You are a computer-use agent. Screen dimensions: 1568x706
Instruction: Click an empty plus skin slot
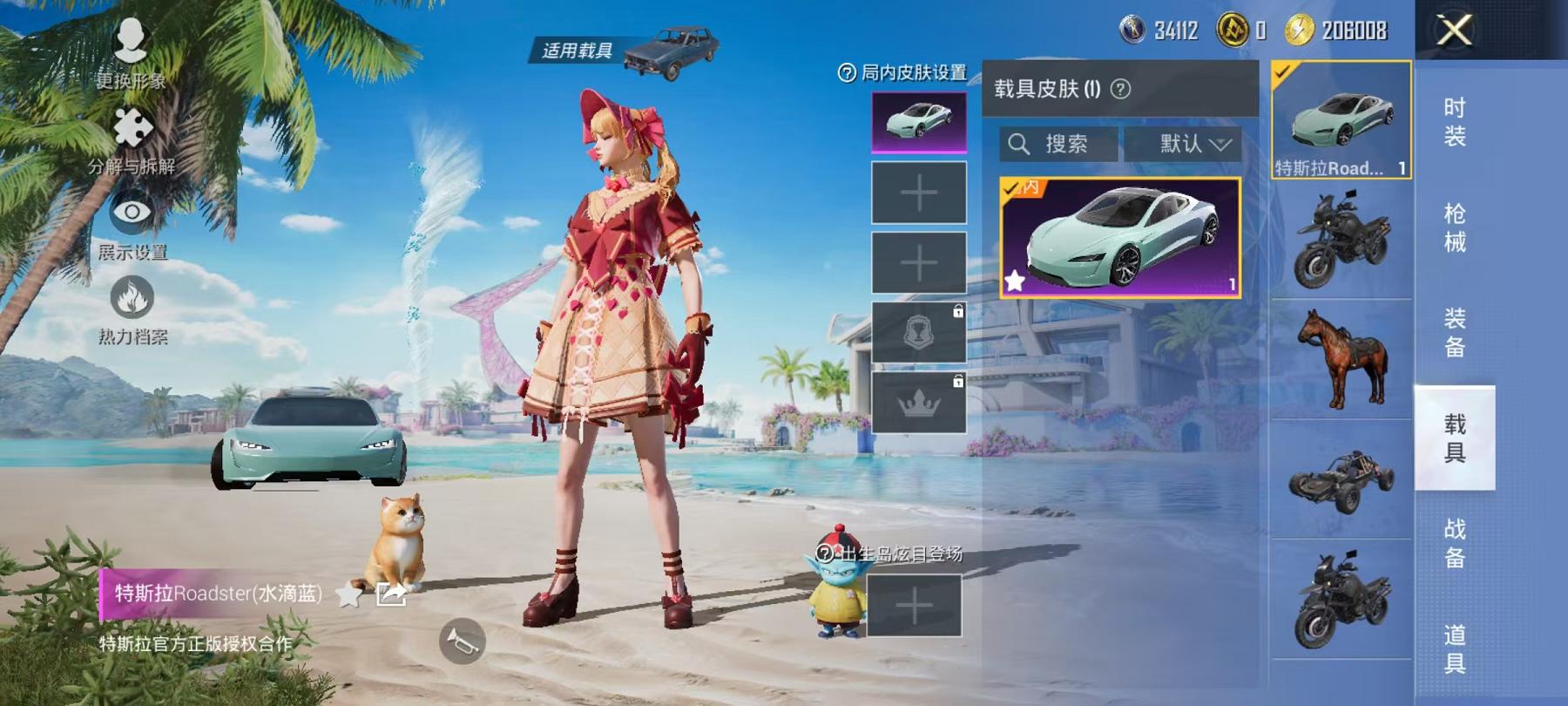[919, 191]
